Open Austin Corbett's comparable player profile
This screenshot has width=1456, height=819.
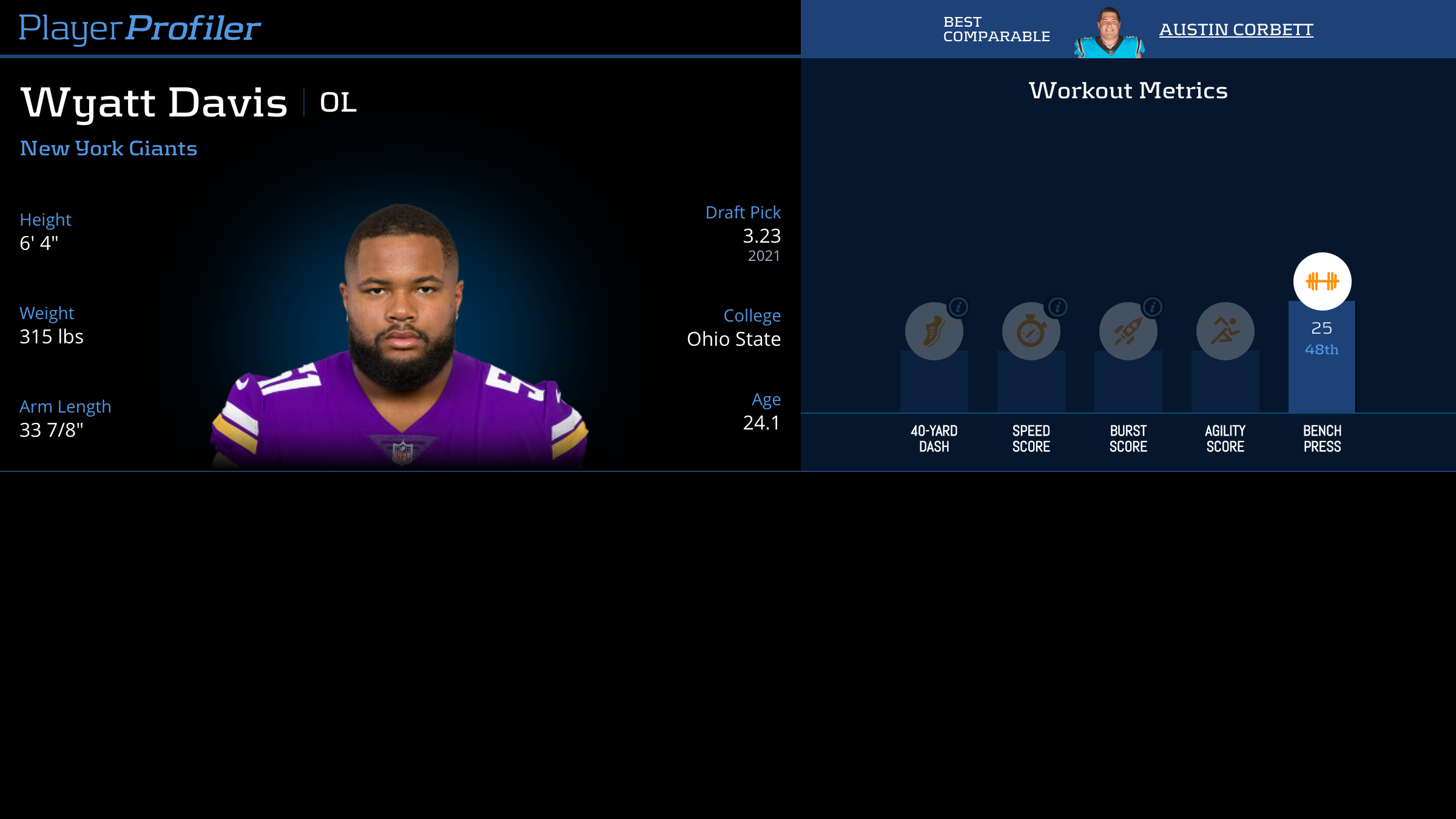(1236, 29)
